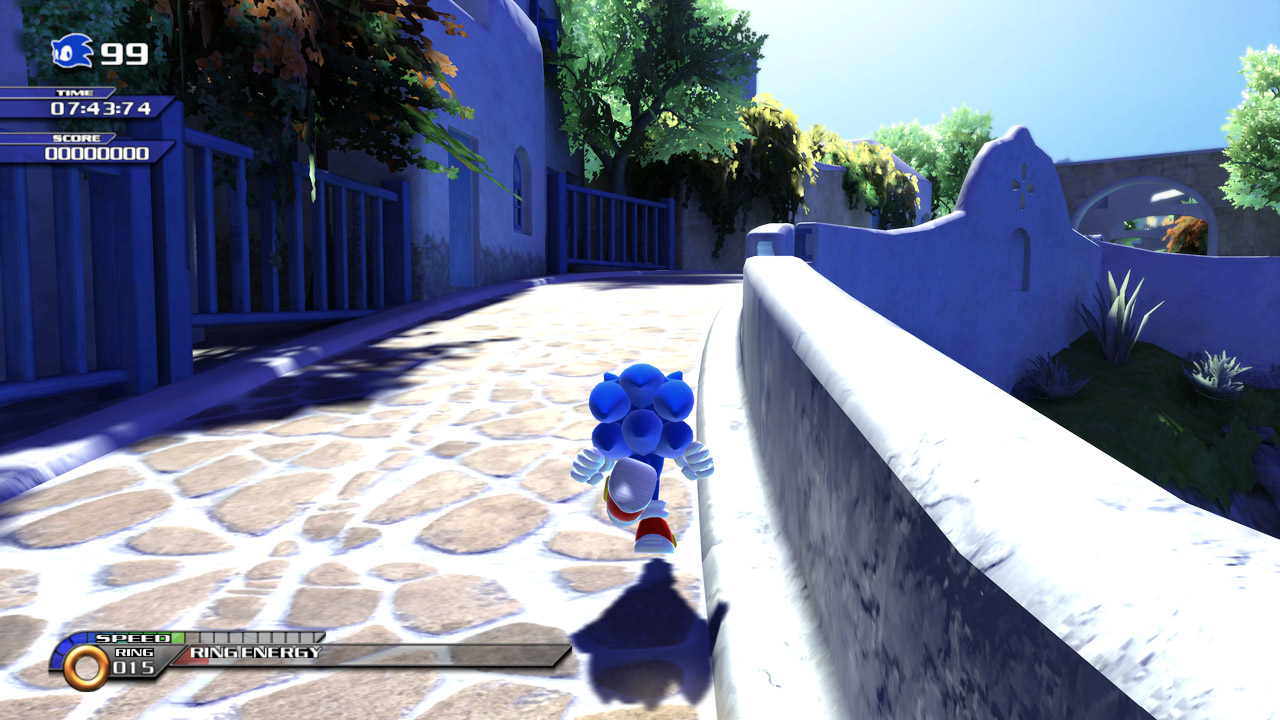The image size is (1280, 720).
Task: Click the cross cutout on the white gate
Action: click(x=1021, y=184)
